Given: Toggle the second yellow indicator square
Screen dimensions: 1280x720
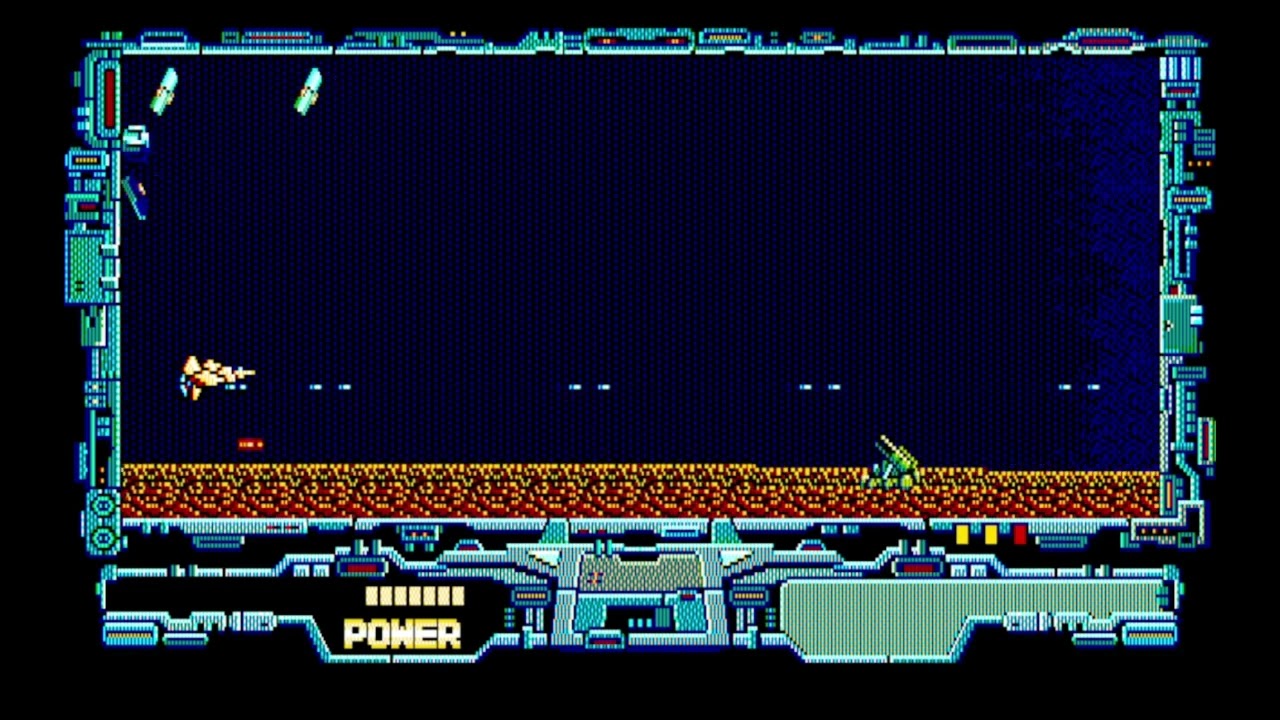Looking at the screenshot, I should (x=989, y=536).
